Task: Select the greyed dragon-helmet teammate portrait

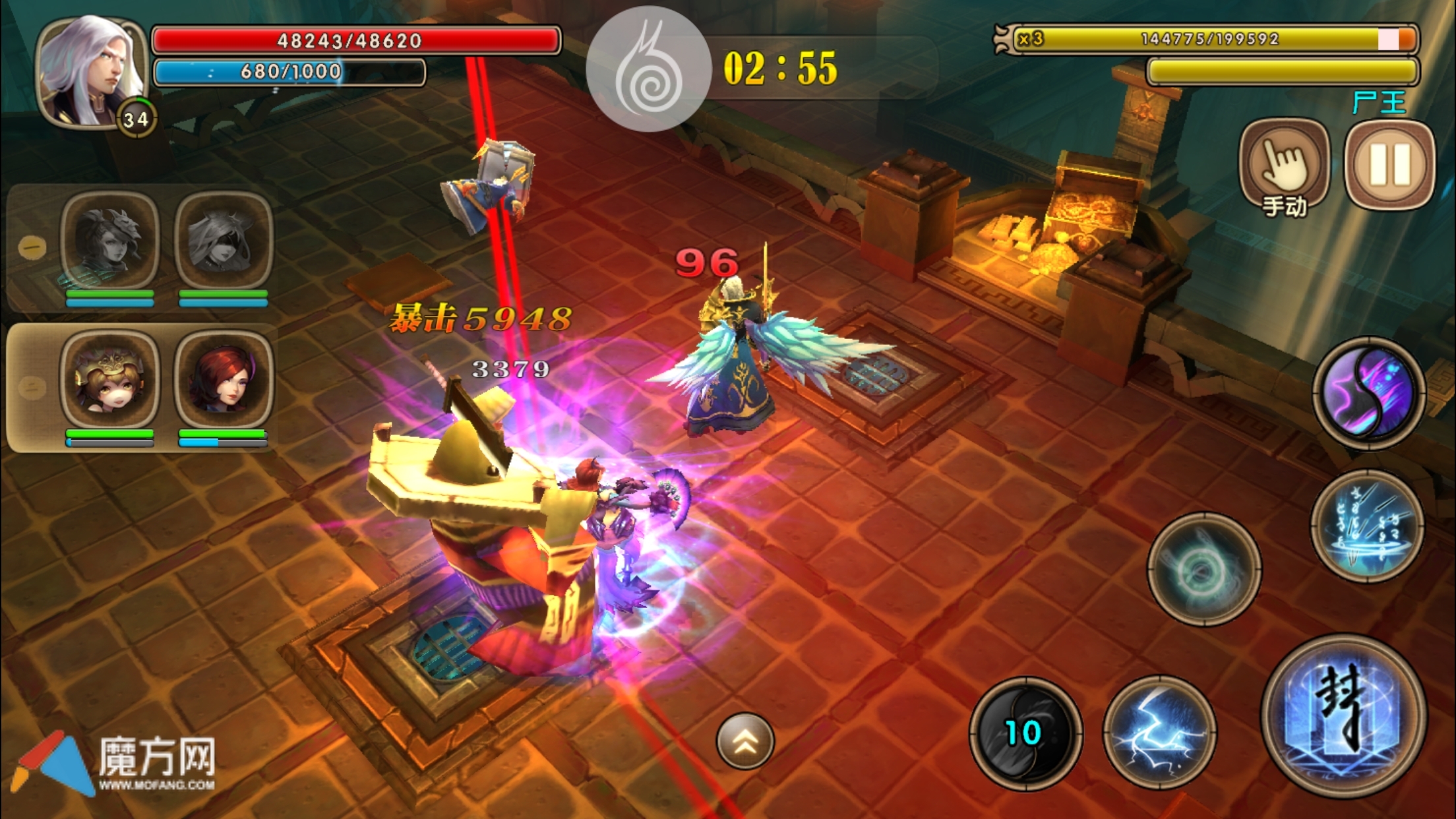Action: point(109,240)
